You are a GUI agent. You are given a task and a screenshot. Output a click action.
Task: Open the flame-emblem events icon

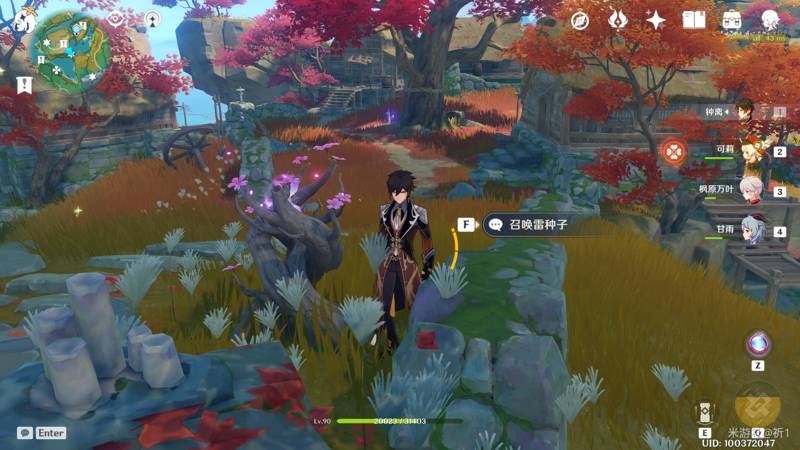coord(618,20)
